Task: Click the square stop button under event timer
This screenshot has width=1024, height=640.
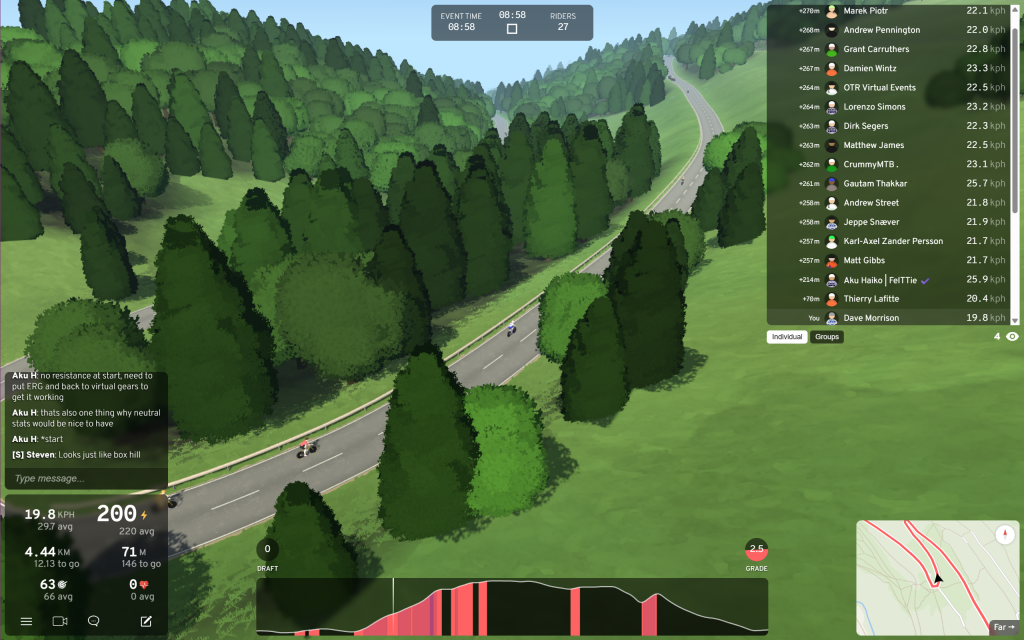Action: 512,29
